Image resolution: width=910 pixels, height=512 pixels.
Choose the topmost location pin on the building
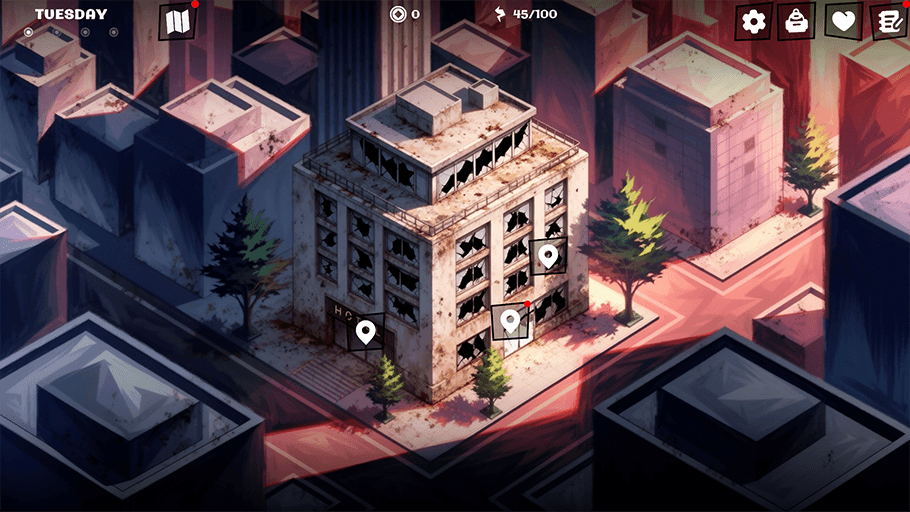547,256
